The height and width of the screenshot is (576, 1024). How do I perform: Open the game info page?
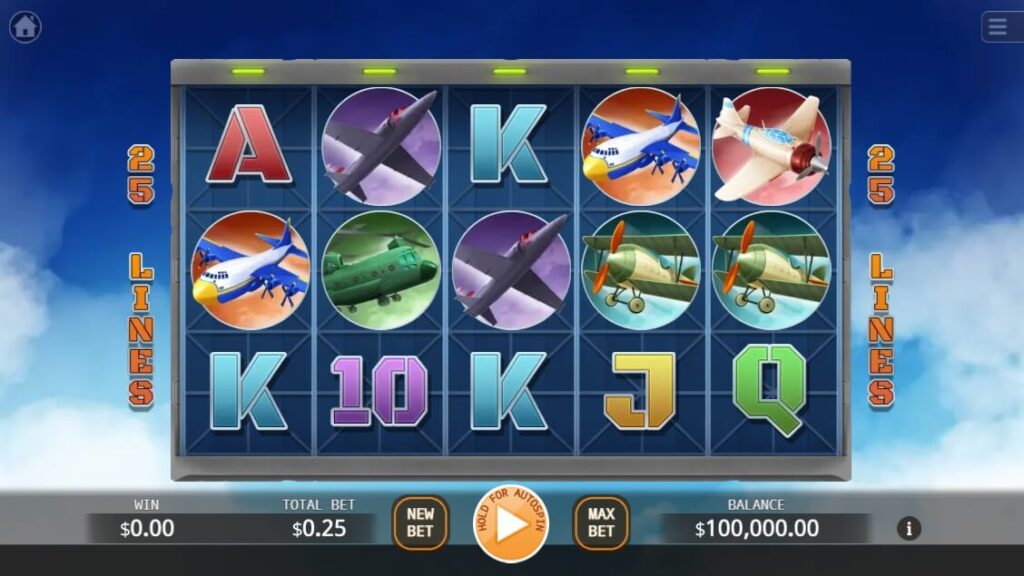[908, 528]
